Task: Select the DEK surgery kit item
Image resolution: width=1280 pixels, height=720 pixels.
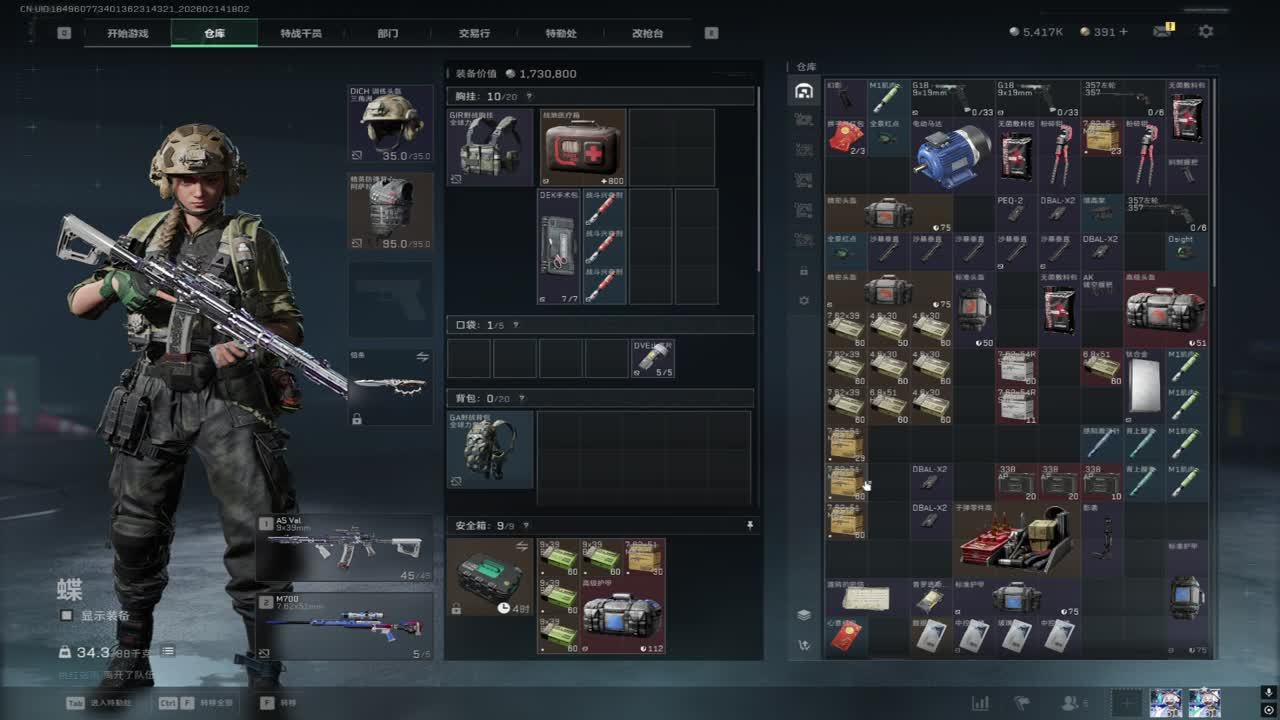Action: pos(558,247)
